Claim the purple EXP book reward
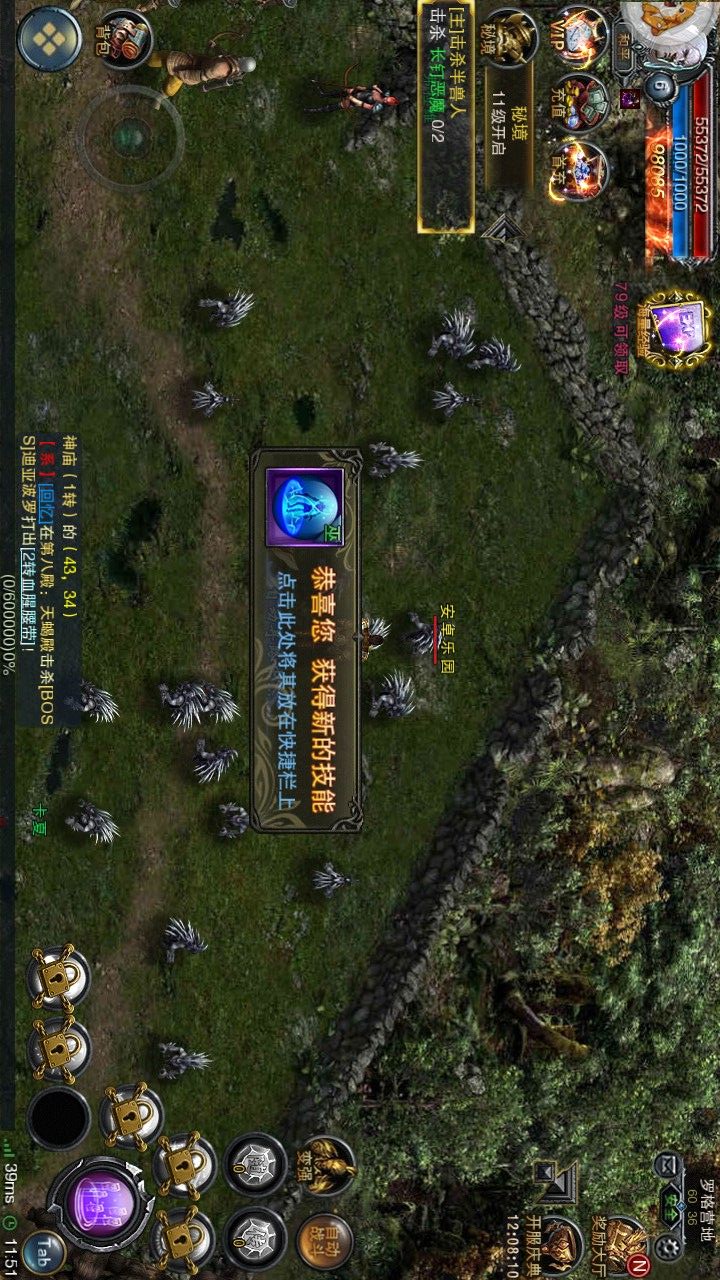720x1280 pixels. [675, 326]
